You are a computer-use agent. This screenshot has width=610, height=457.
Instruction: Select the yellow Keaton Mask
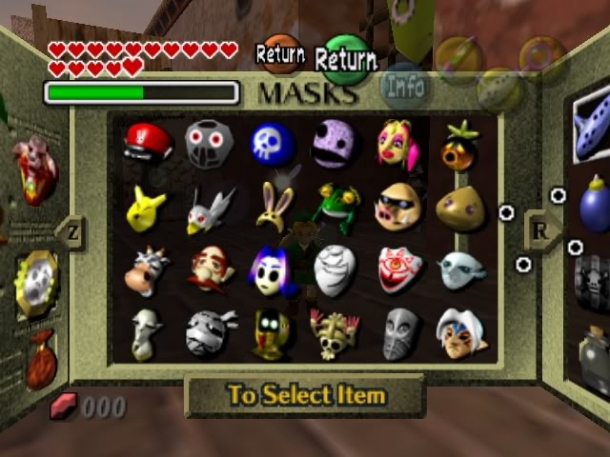[147, 207]
